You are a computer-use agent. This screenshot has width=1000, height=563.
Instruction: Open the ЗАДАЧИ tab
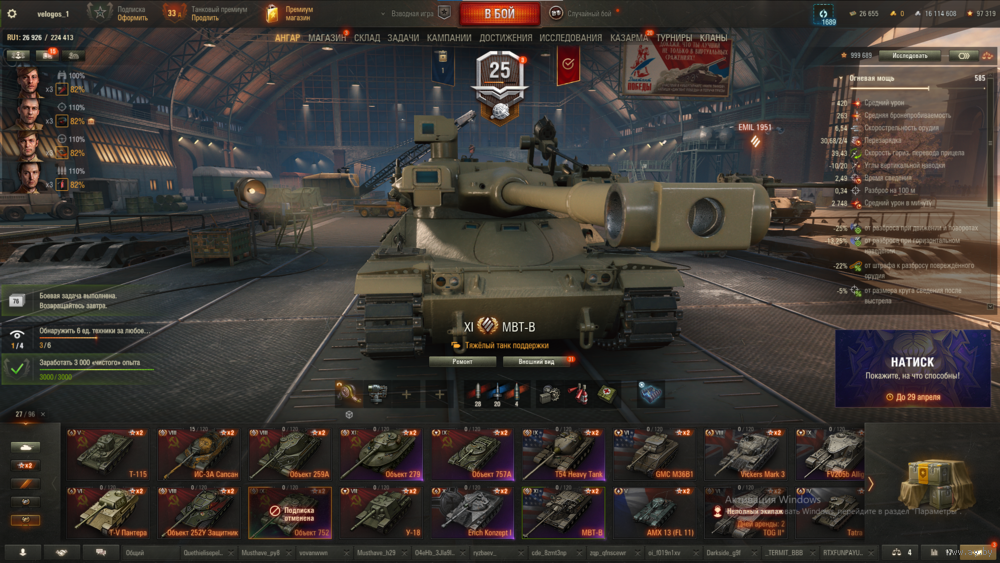click(x=403, y=38)
